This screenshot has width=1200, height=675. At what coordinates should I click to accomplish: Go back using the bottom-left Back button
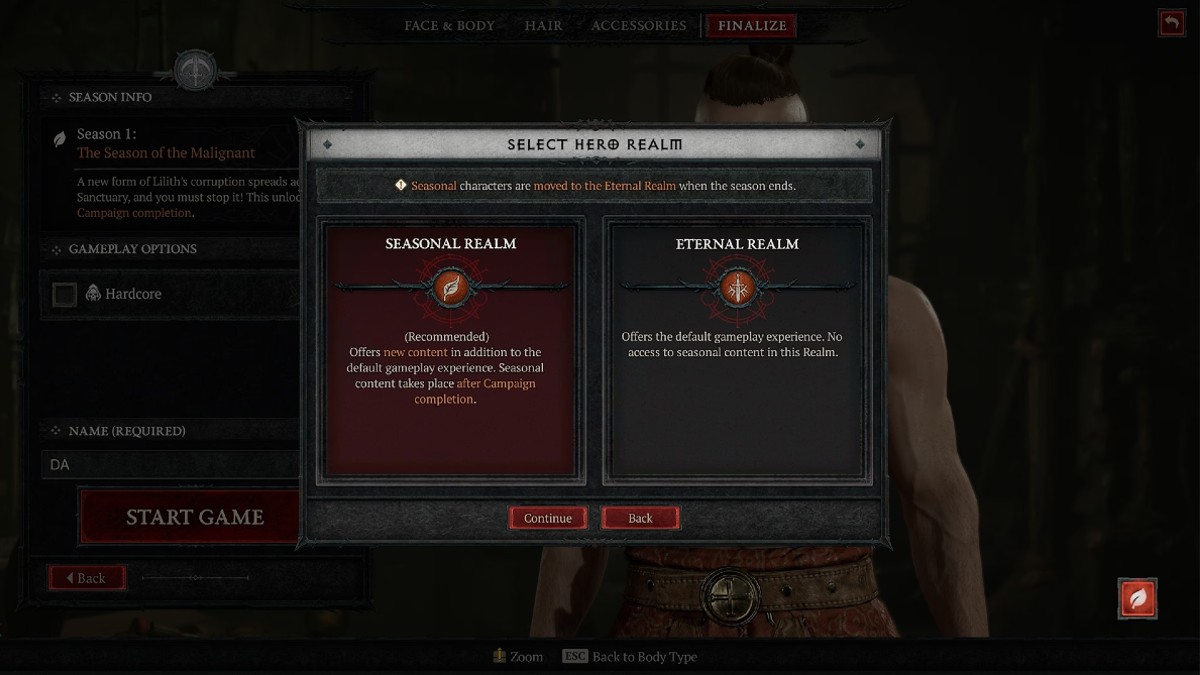pyautogui.click(x=87, y=578)
